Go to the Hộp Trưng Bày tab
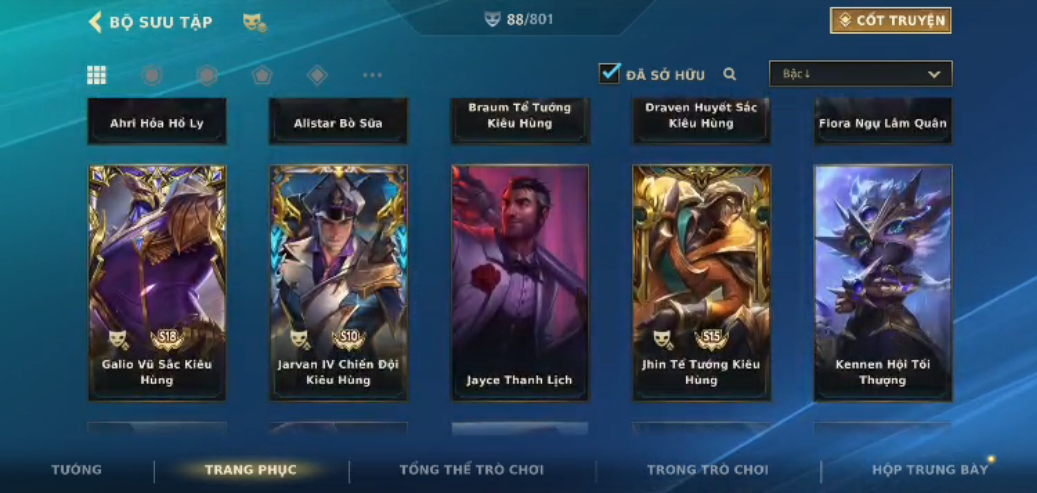1037x493 pixels. tap(930, 470)
